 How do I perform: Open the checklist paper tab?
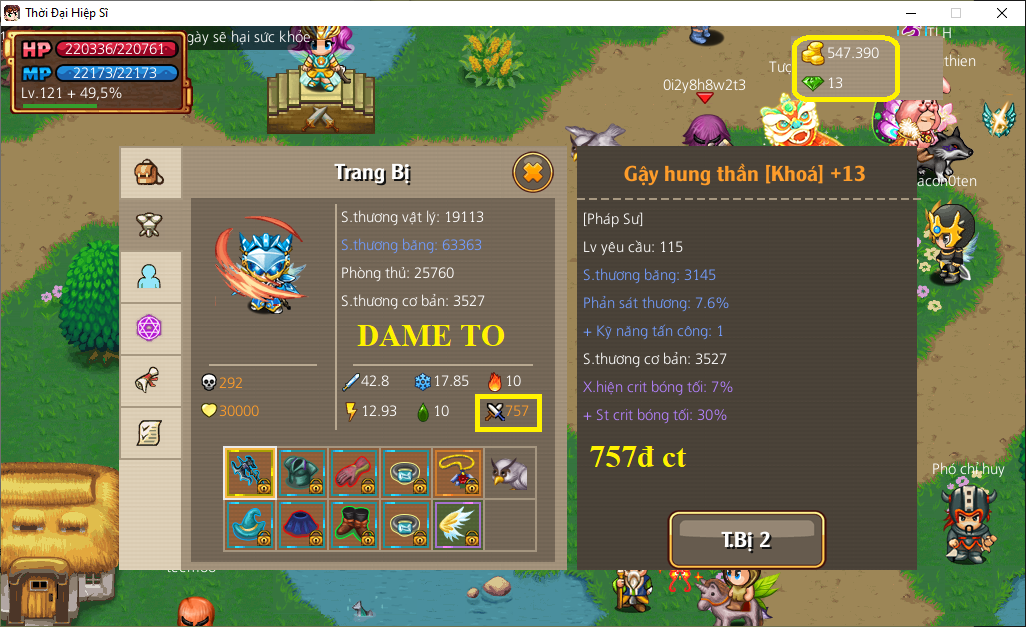tap(150, 432)
